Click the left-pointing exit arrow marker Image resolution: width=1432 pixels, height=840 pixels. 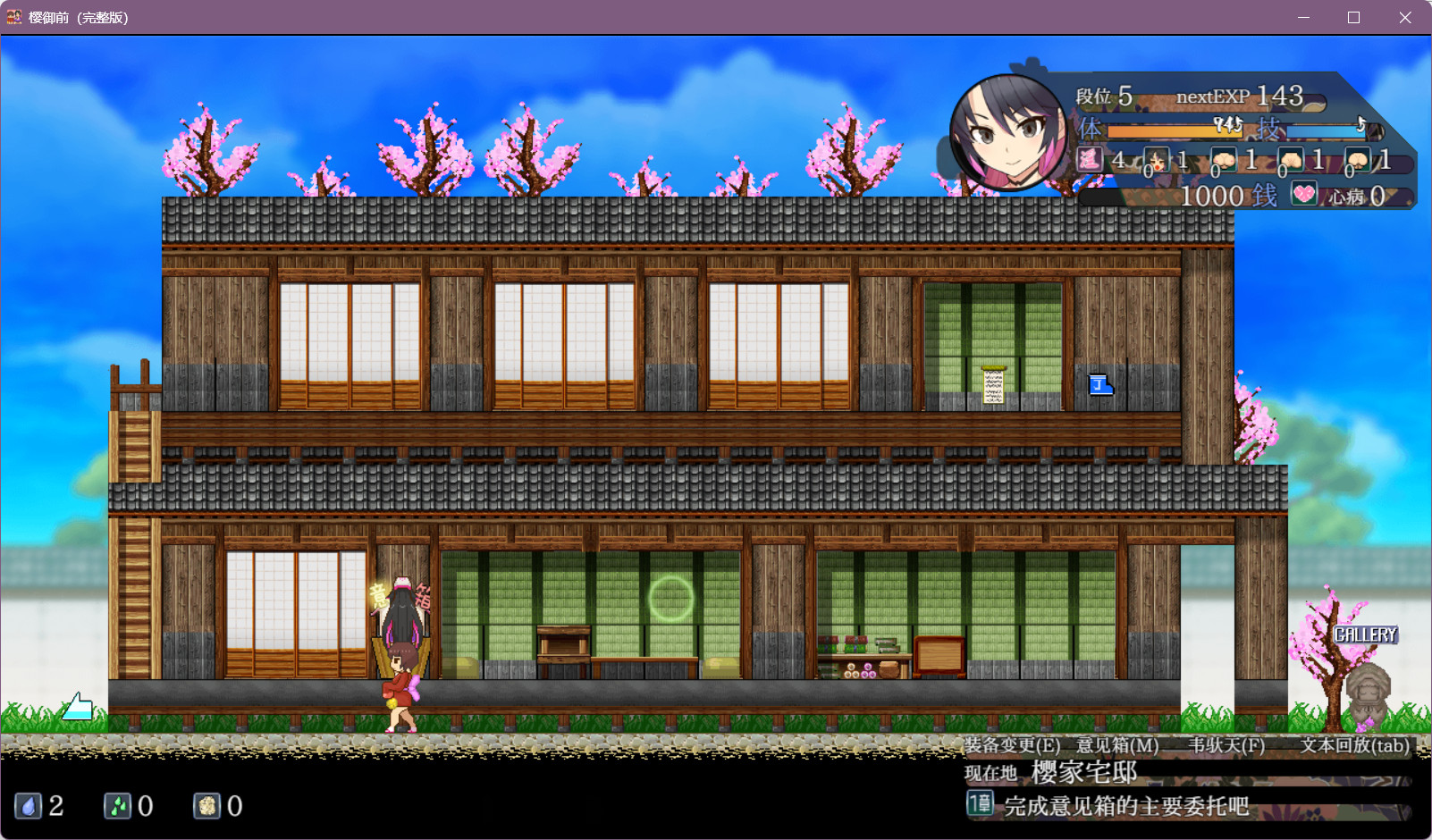click(x=78, y=707)
